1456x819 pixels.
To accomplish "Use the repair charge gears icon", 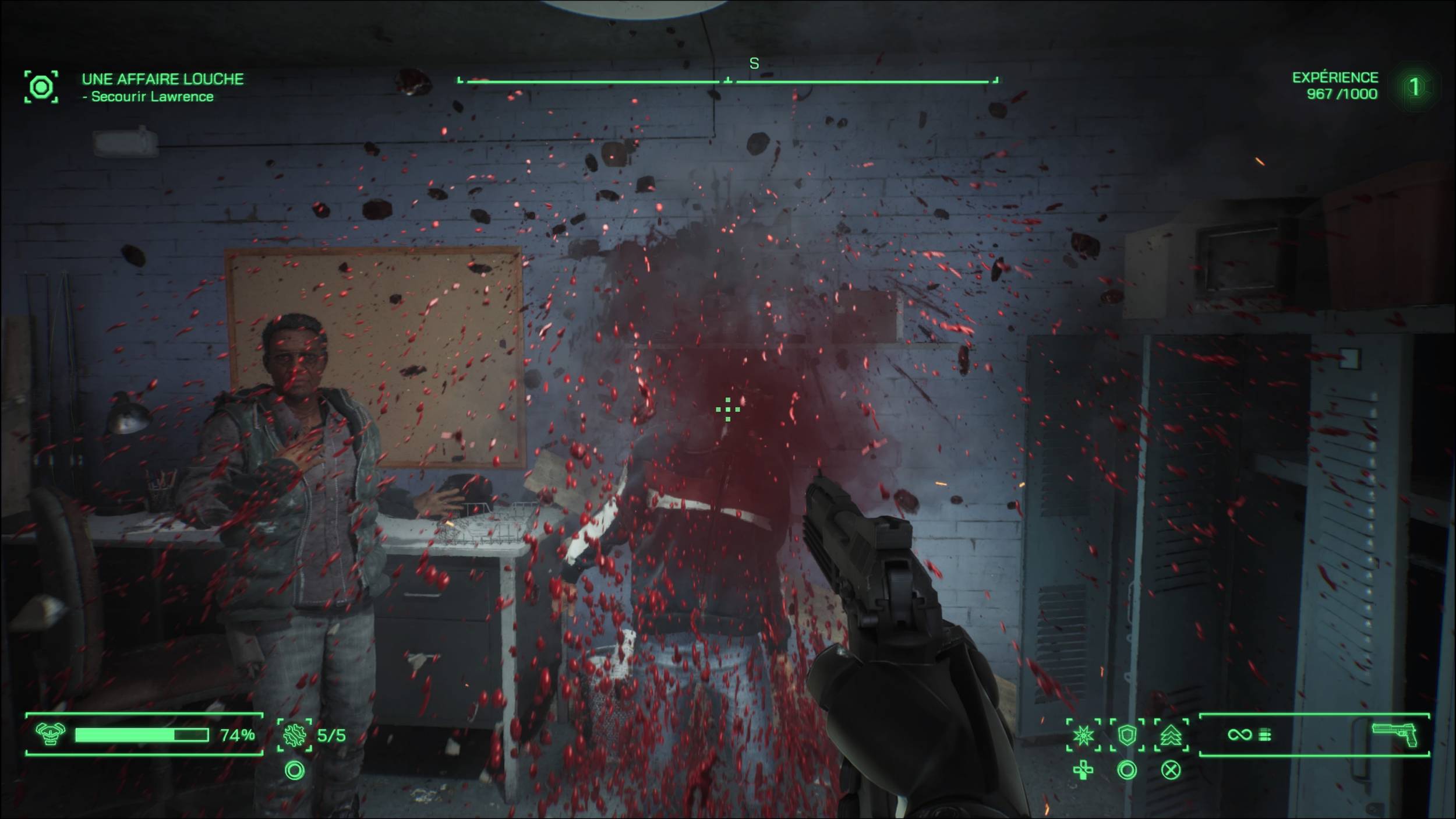I will (x=294, y=735).
